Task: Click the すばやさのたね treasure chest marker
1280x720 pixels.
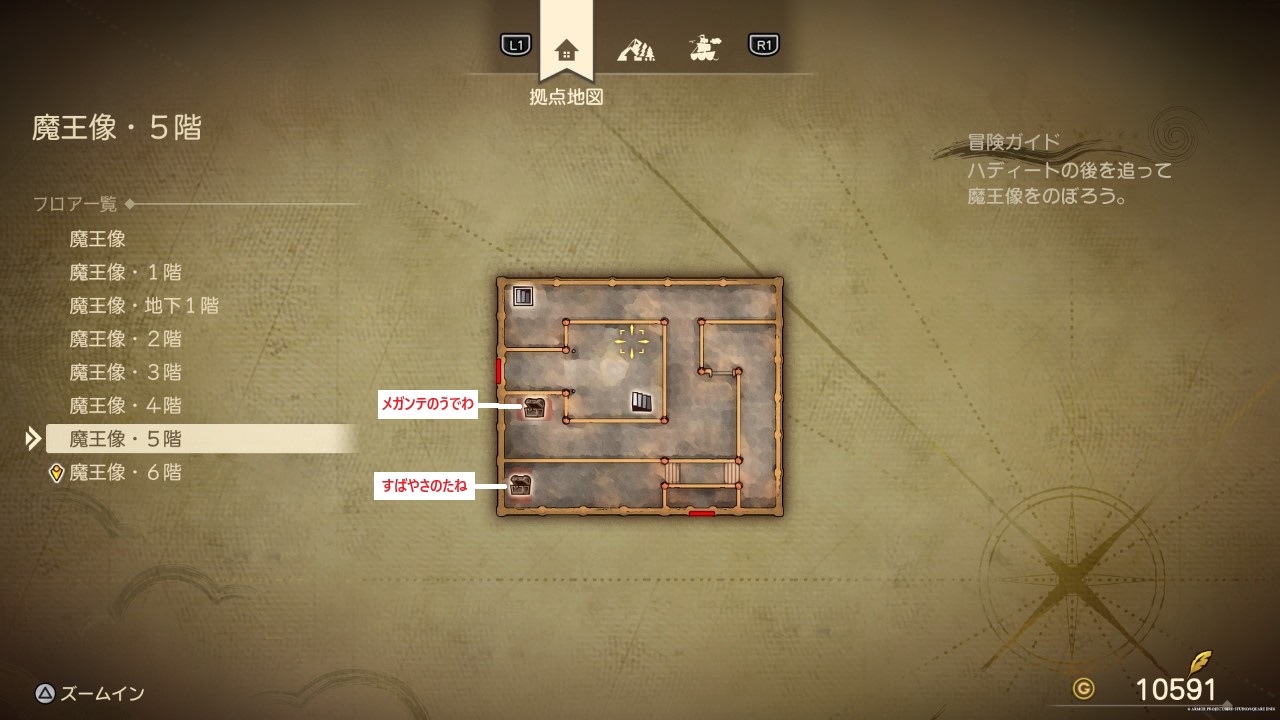Action: [x=520, y=485]
